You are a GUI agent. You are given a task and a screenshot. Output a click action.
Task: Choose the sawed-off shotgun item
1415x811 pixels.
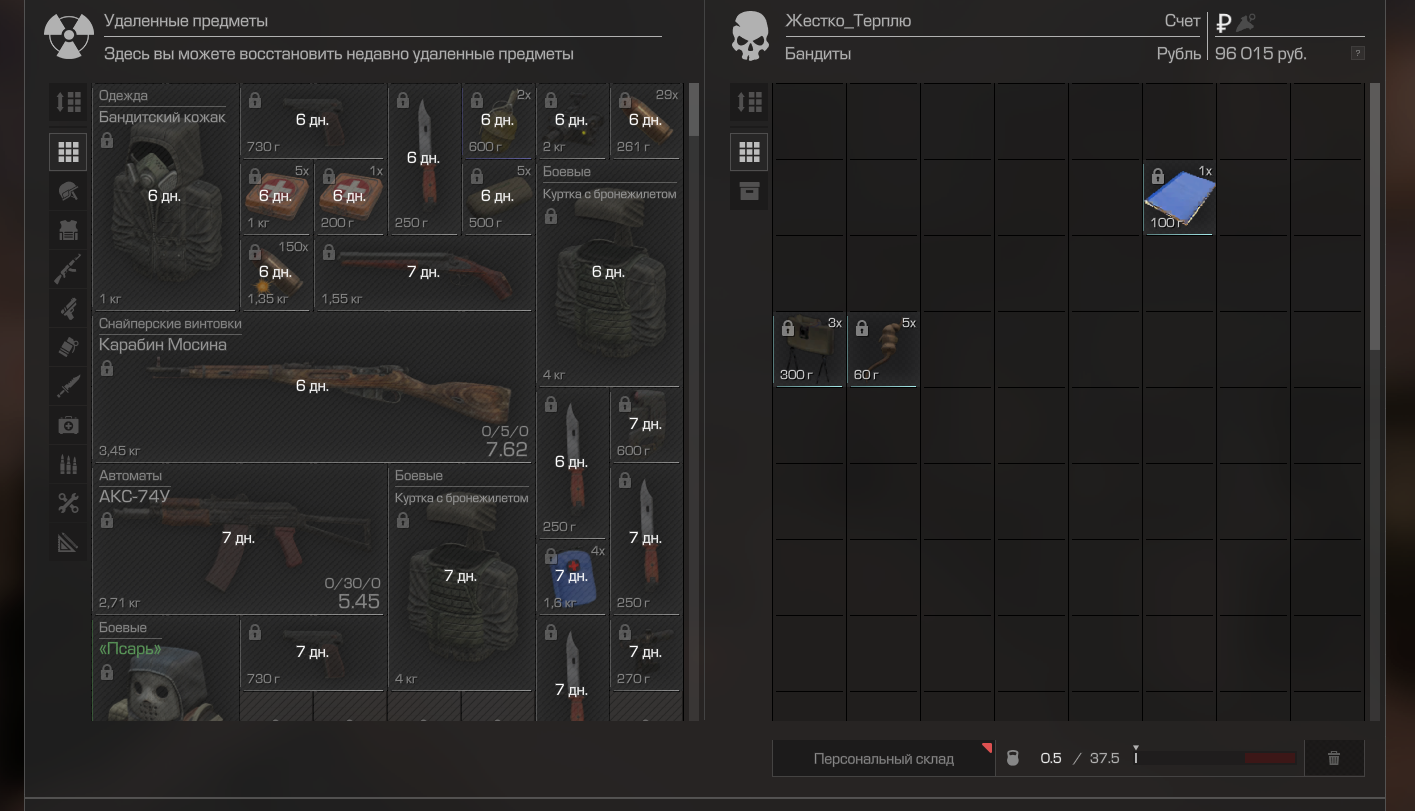pyautogui.click(x=423, y=272)
